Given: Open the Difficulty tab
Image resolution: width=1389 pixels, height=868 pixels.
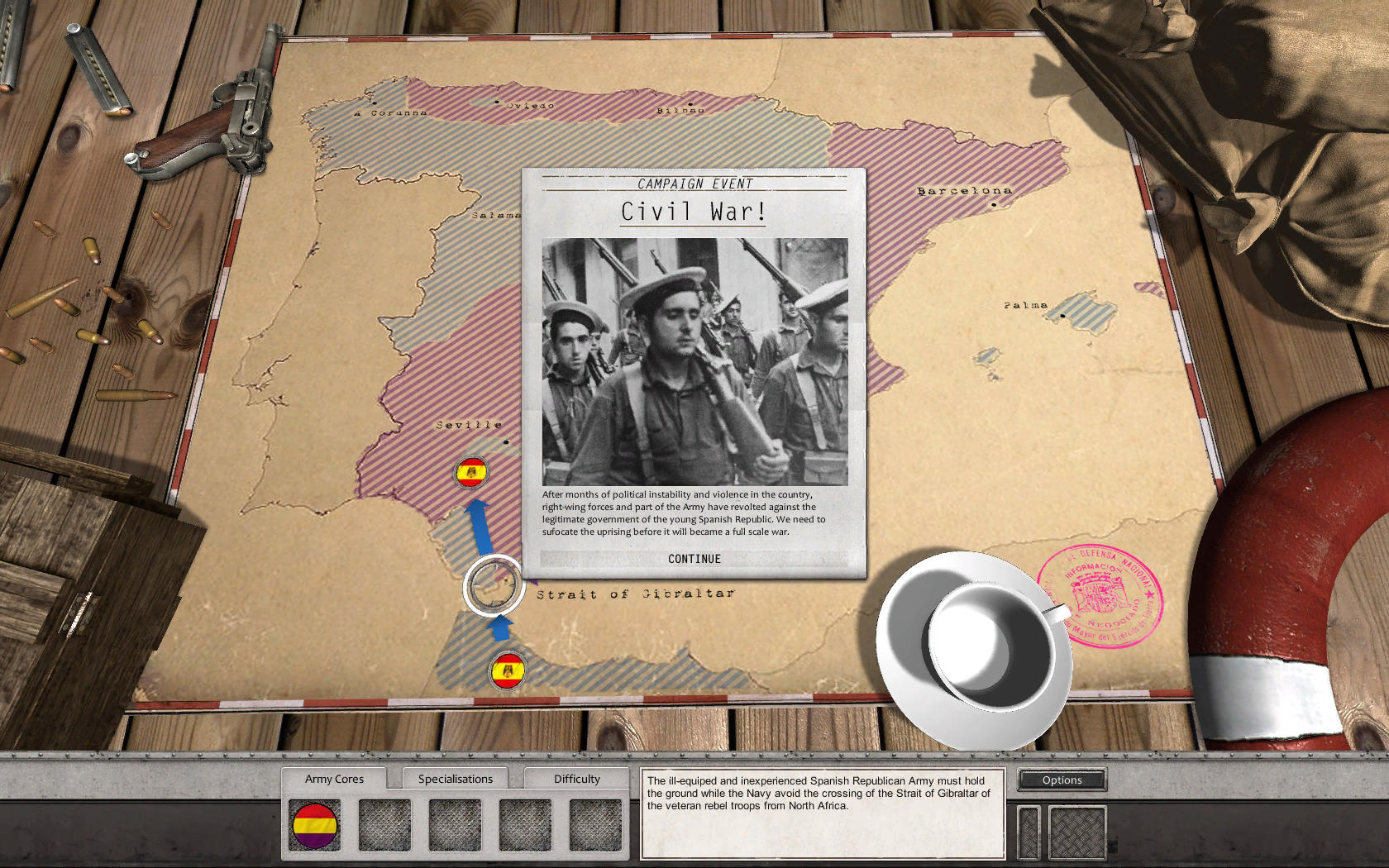Looking at the screenshot, I should (x=576, y=778).
